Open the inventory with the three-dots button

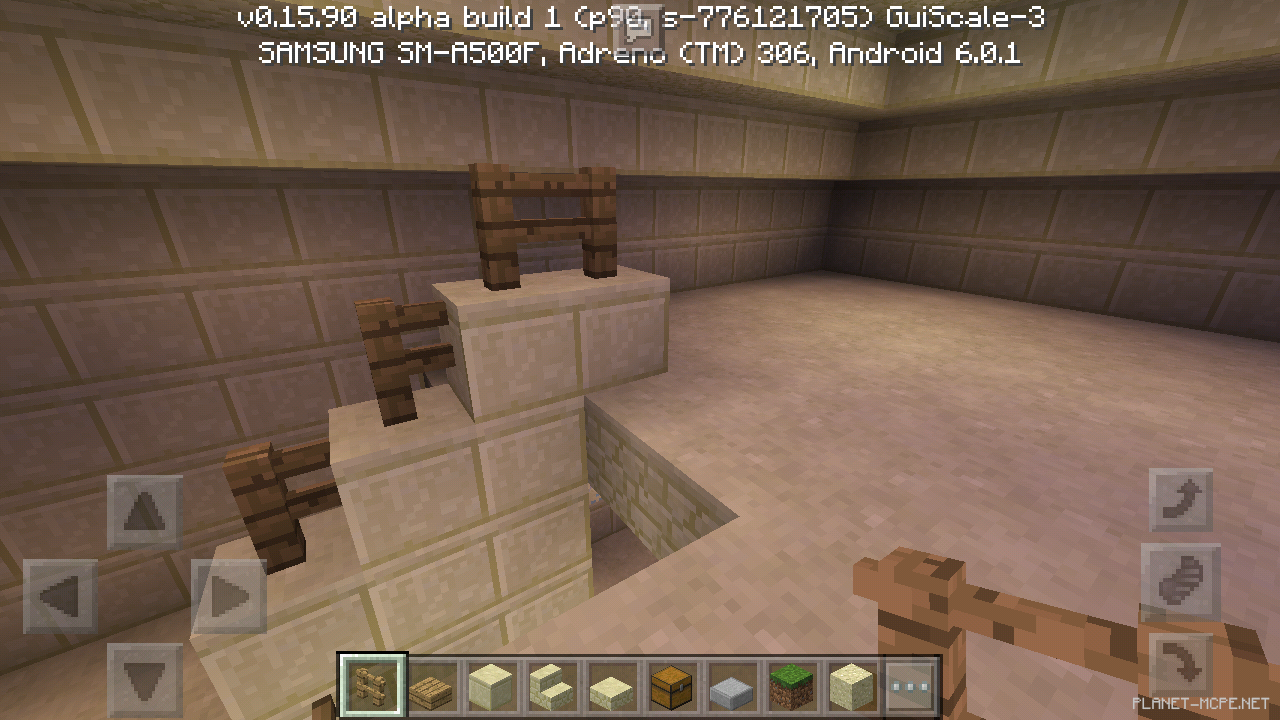[x=910, y=687]
